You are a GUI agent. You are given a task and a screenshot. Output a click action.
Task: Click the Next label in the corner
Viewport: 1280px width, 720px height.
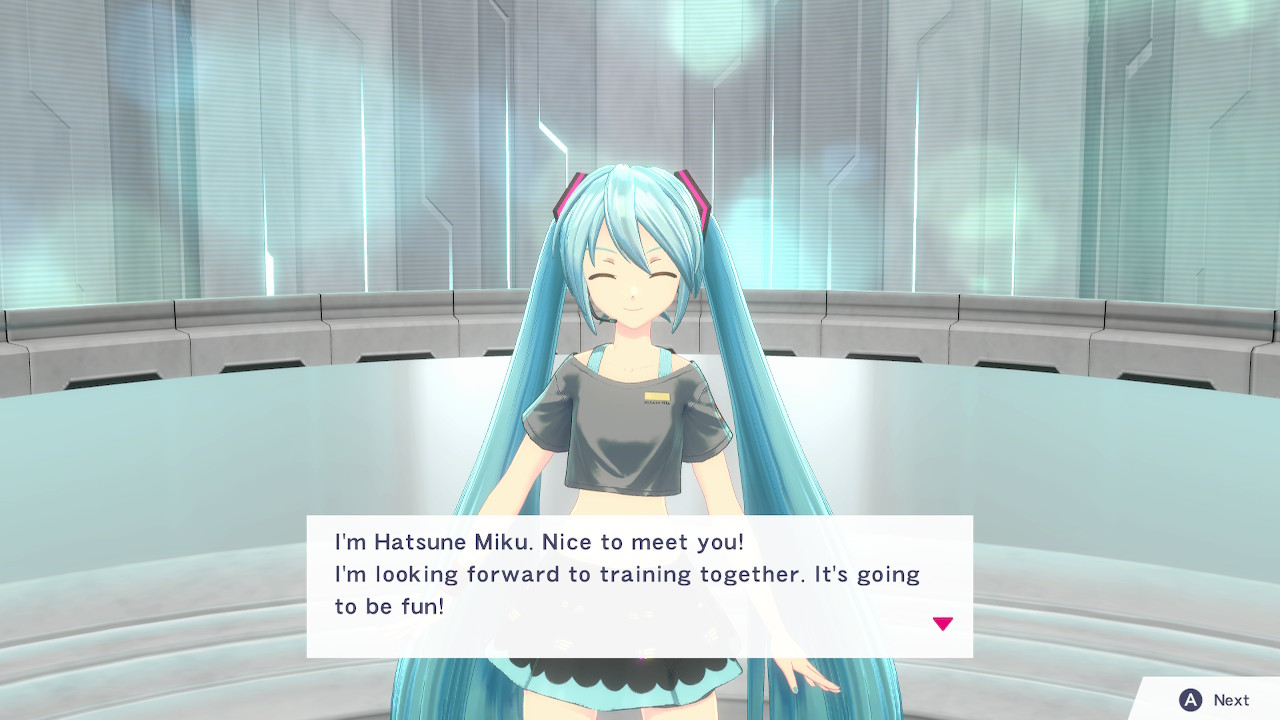coord(1230,700)
